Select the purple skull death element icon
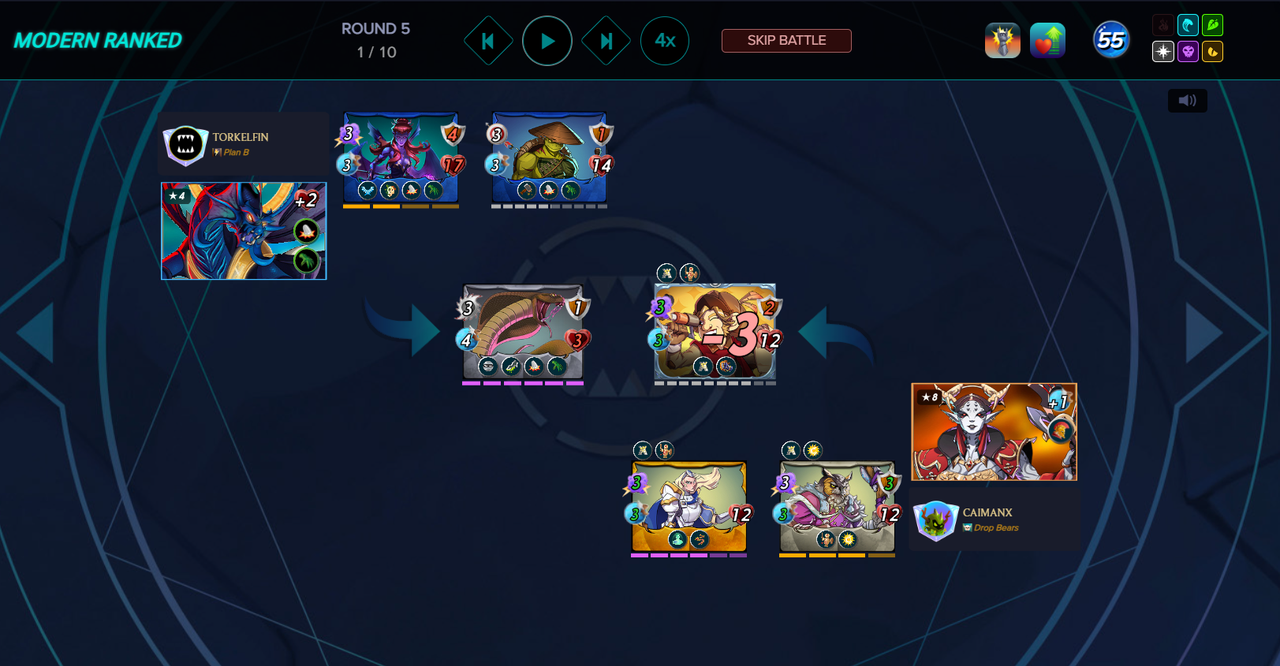Viewport: 1280px width, 666px height. (1188, 51)
